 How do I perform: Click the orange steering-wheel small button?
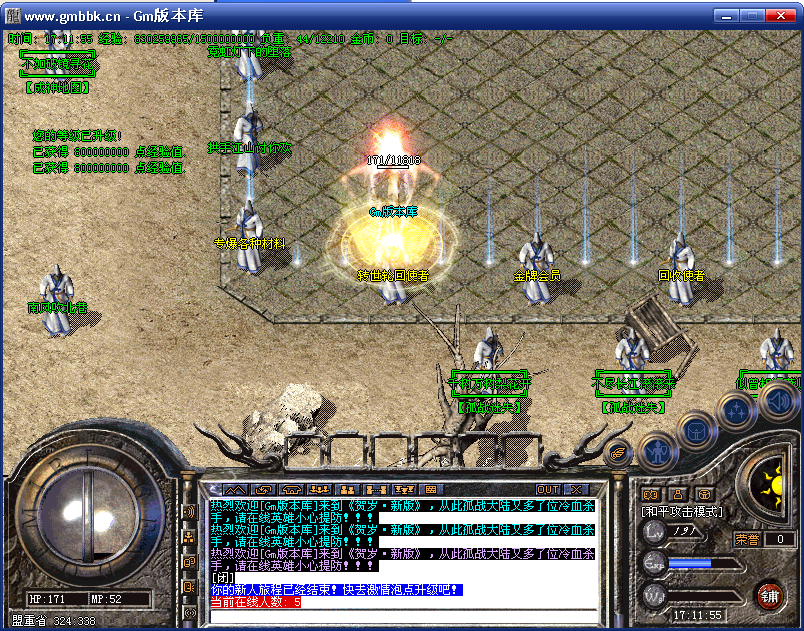[705, 493]
